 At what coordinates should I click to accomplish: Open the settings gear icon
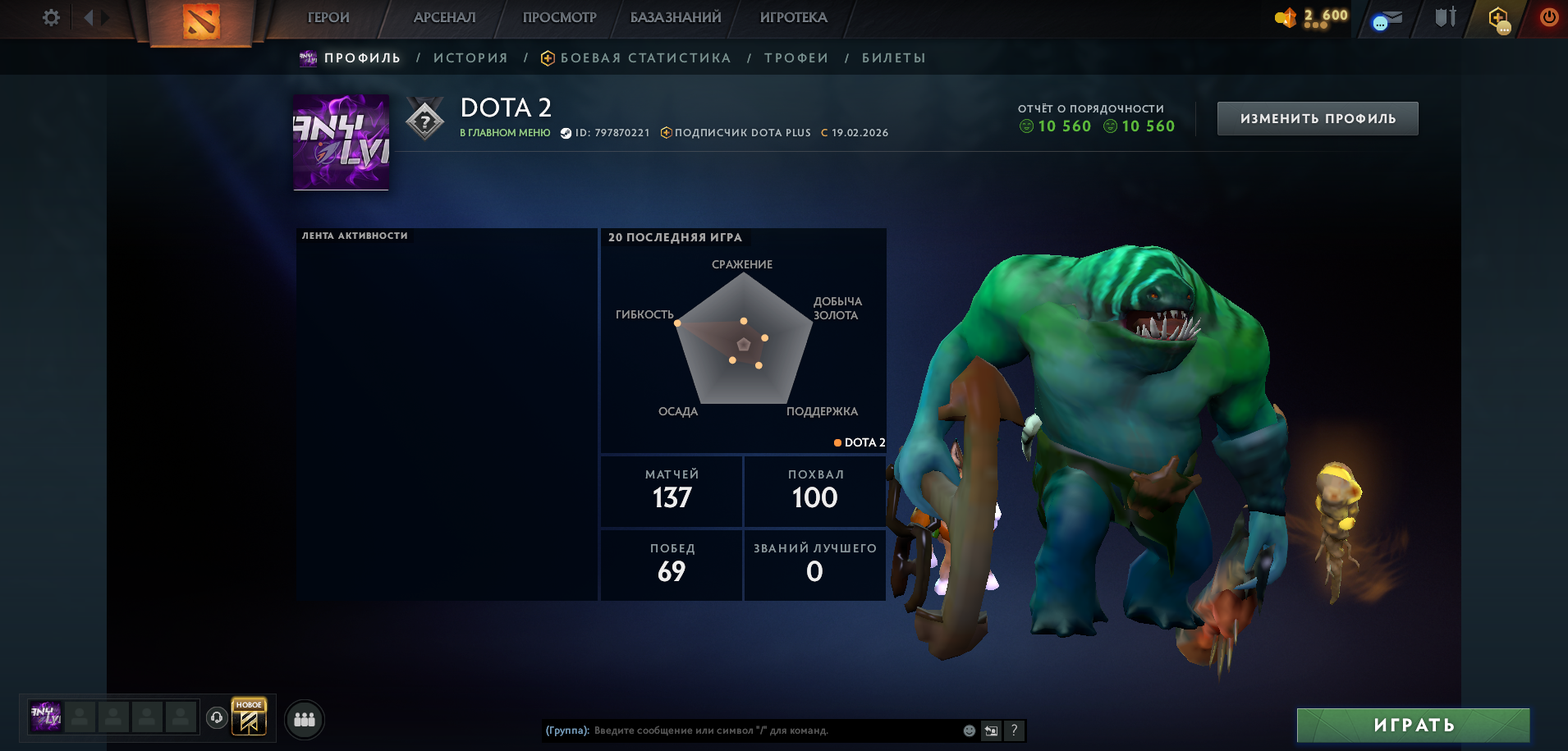50,16
